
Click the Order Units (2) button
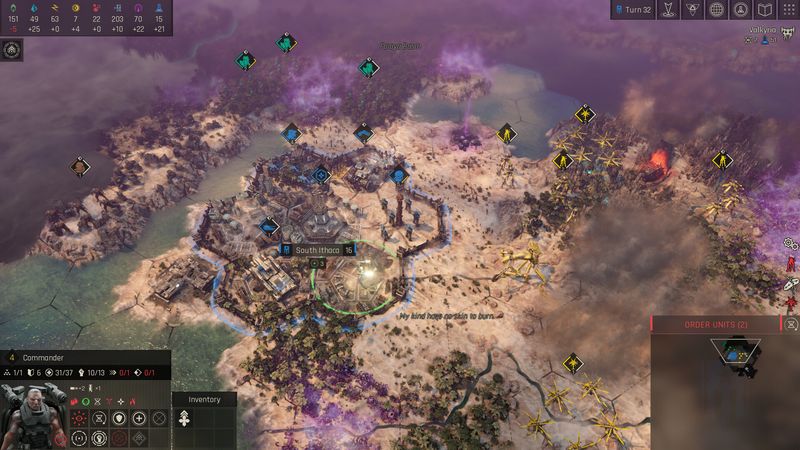click(x=716, y=324)
